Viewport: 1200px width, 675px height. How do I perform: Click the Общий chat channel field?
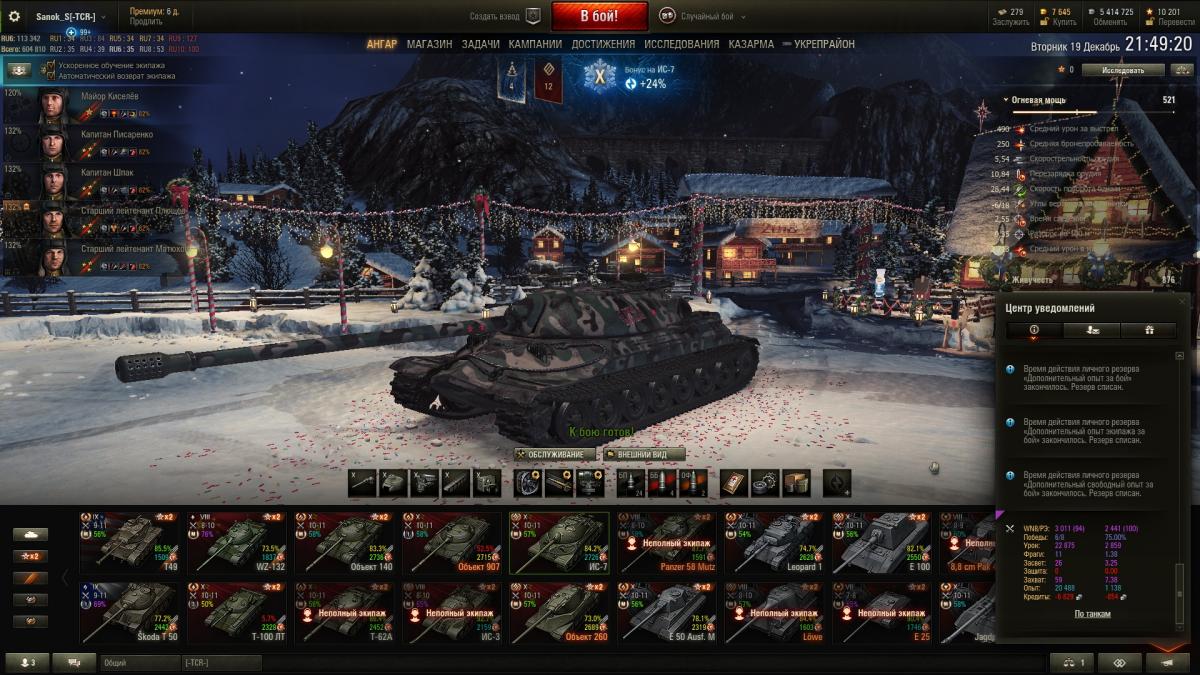tap(138, 662)
